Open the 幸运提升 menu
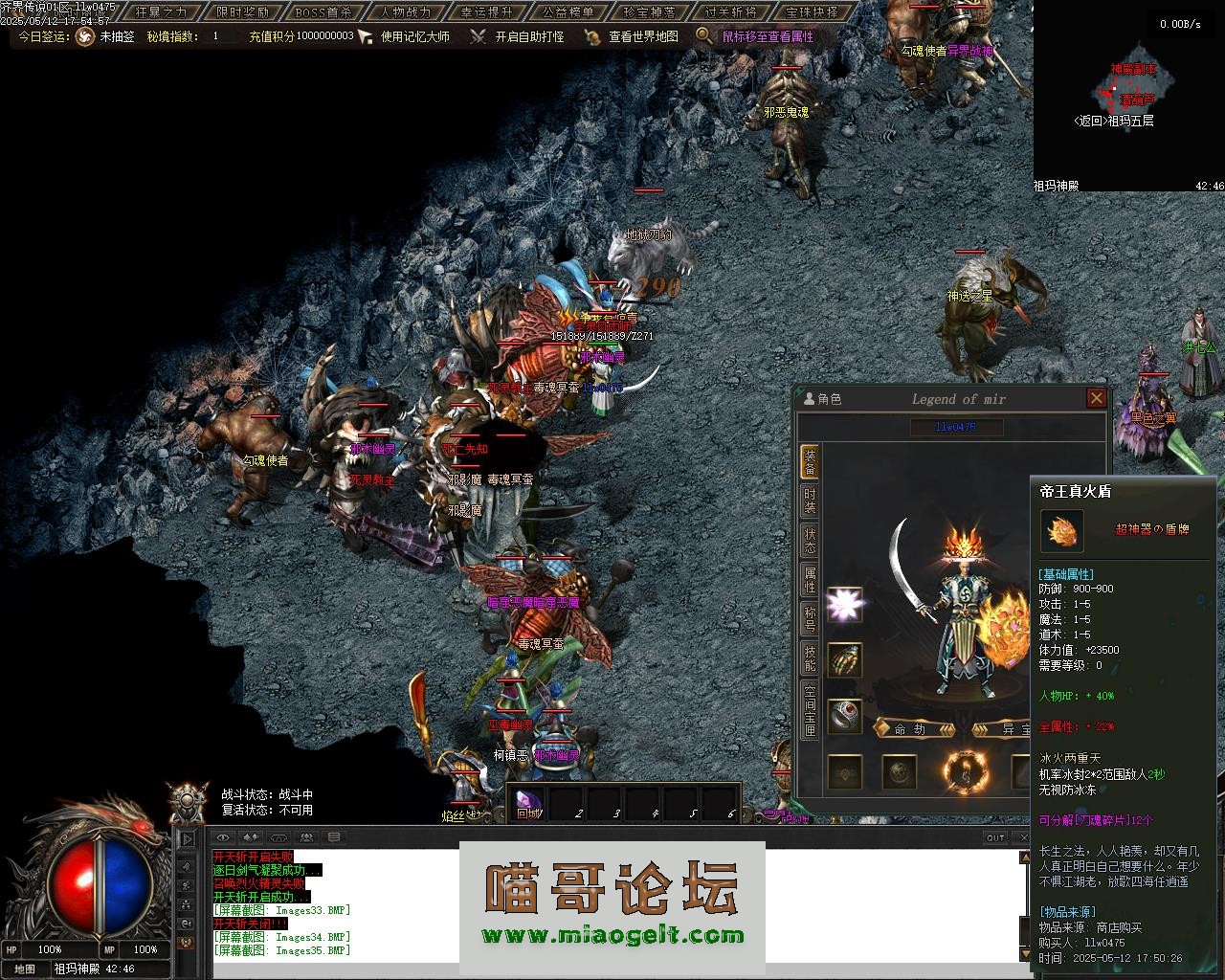This screenshot has width=1225, height=980. pyautogui.click(x=486, y=12)
